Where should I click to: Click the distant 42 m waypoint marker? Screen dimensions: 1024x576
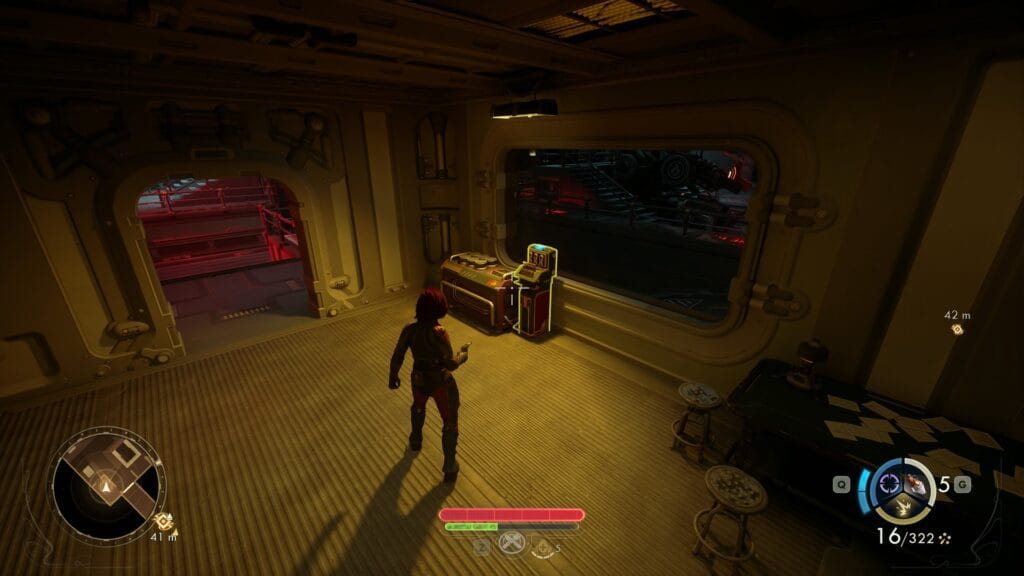coord(957,329)
